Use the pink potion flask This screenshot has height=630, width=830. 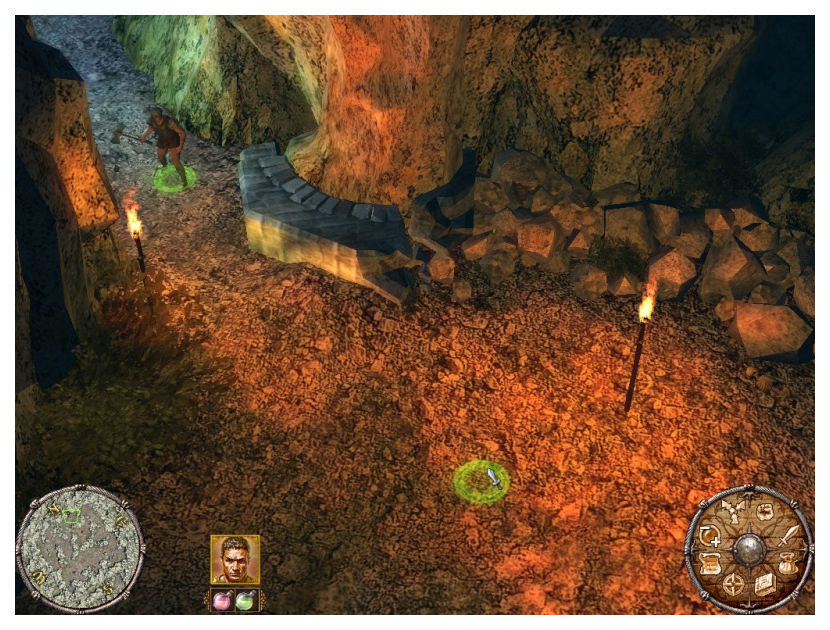coord(222,600)
